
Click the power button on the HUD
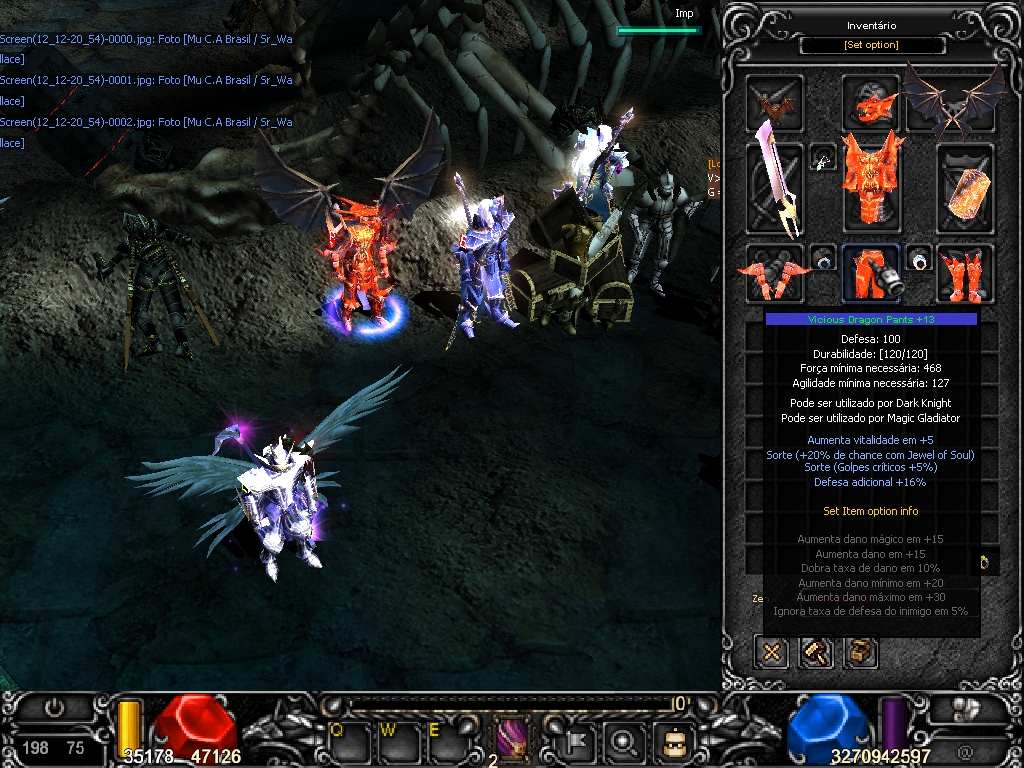[x=54, y=708]
